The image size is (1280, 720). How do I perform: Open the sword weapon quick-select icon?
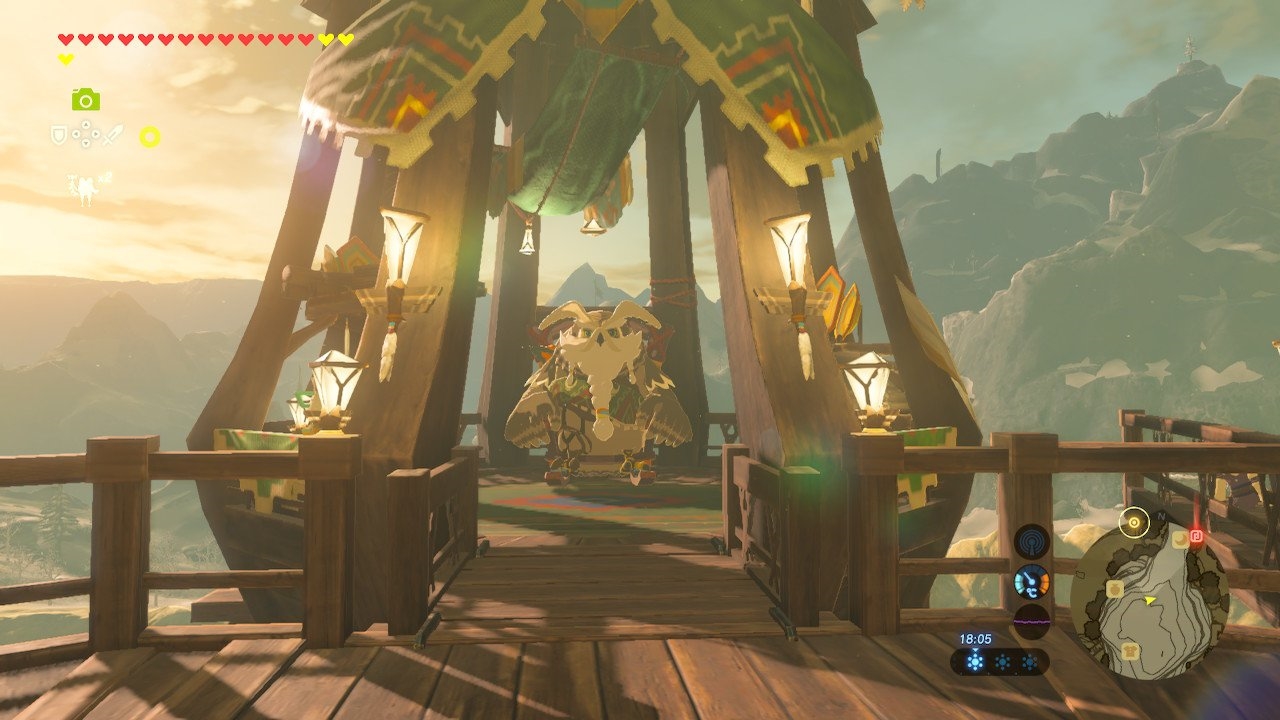[113, 134]
